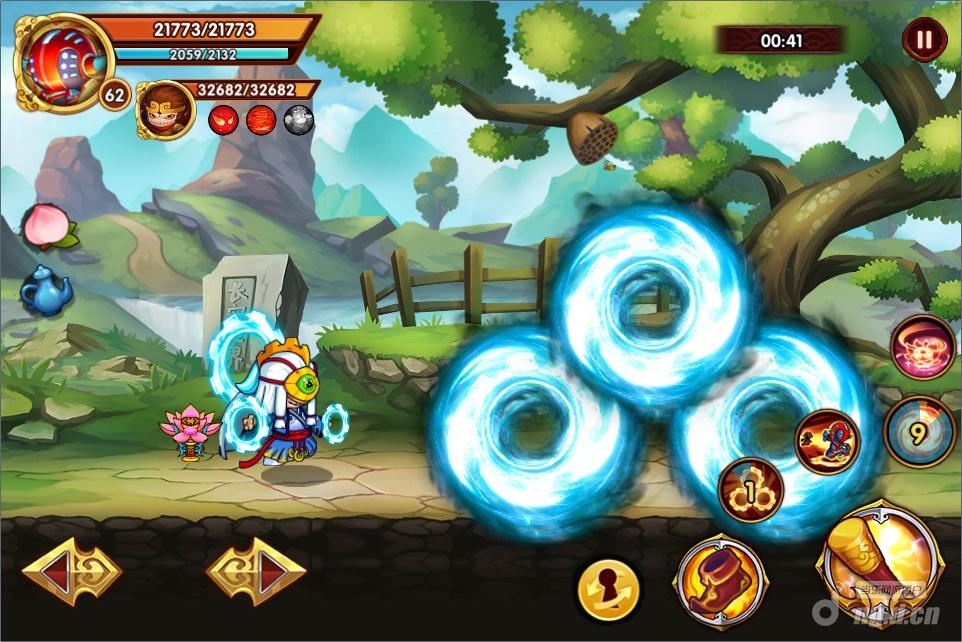Click the red fire-planet buff orb
The width and height of the screenshot is (962, 642).
(261, 121)
